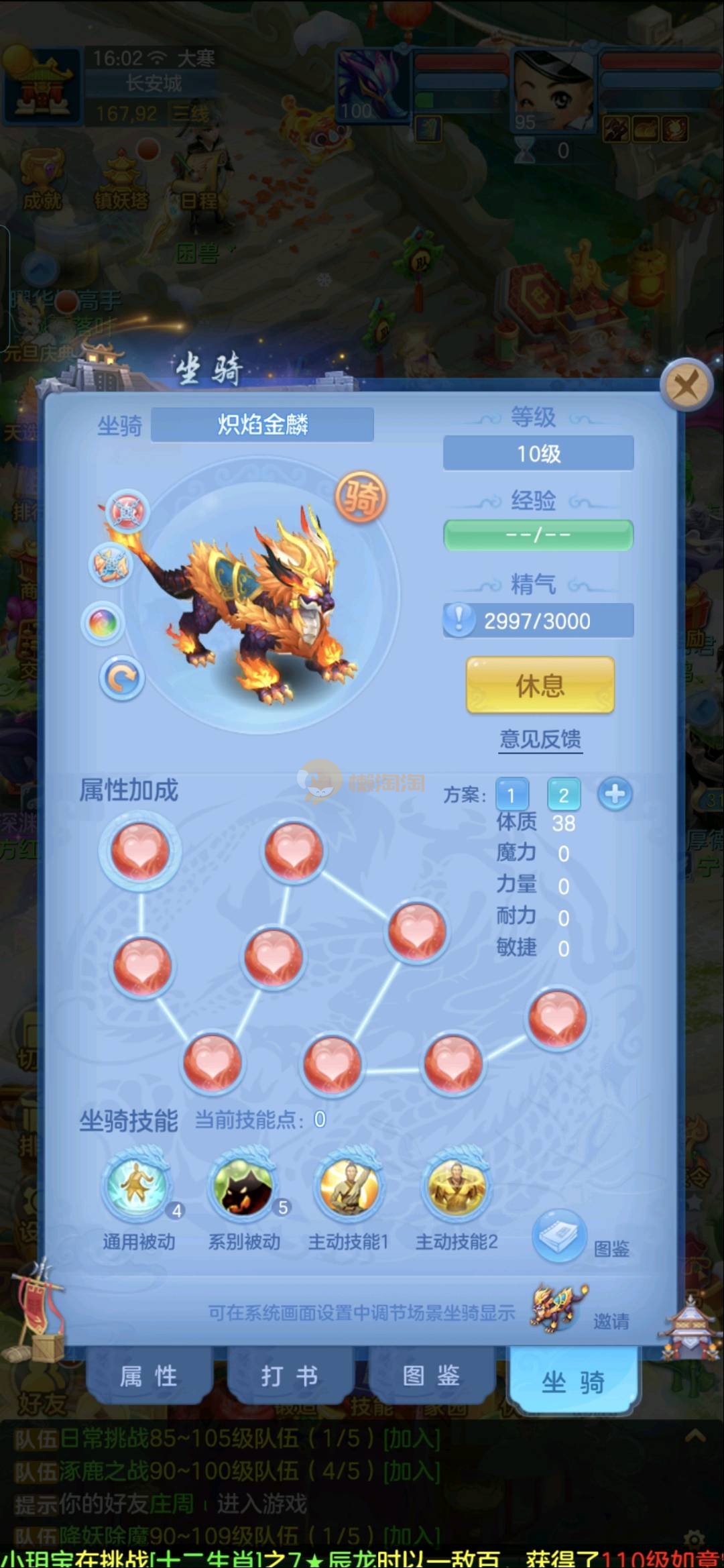Choose the 主动技能2 active skill
This screenshot has height=1568, width=724.
457,1186
